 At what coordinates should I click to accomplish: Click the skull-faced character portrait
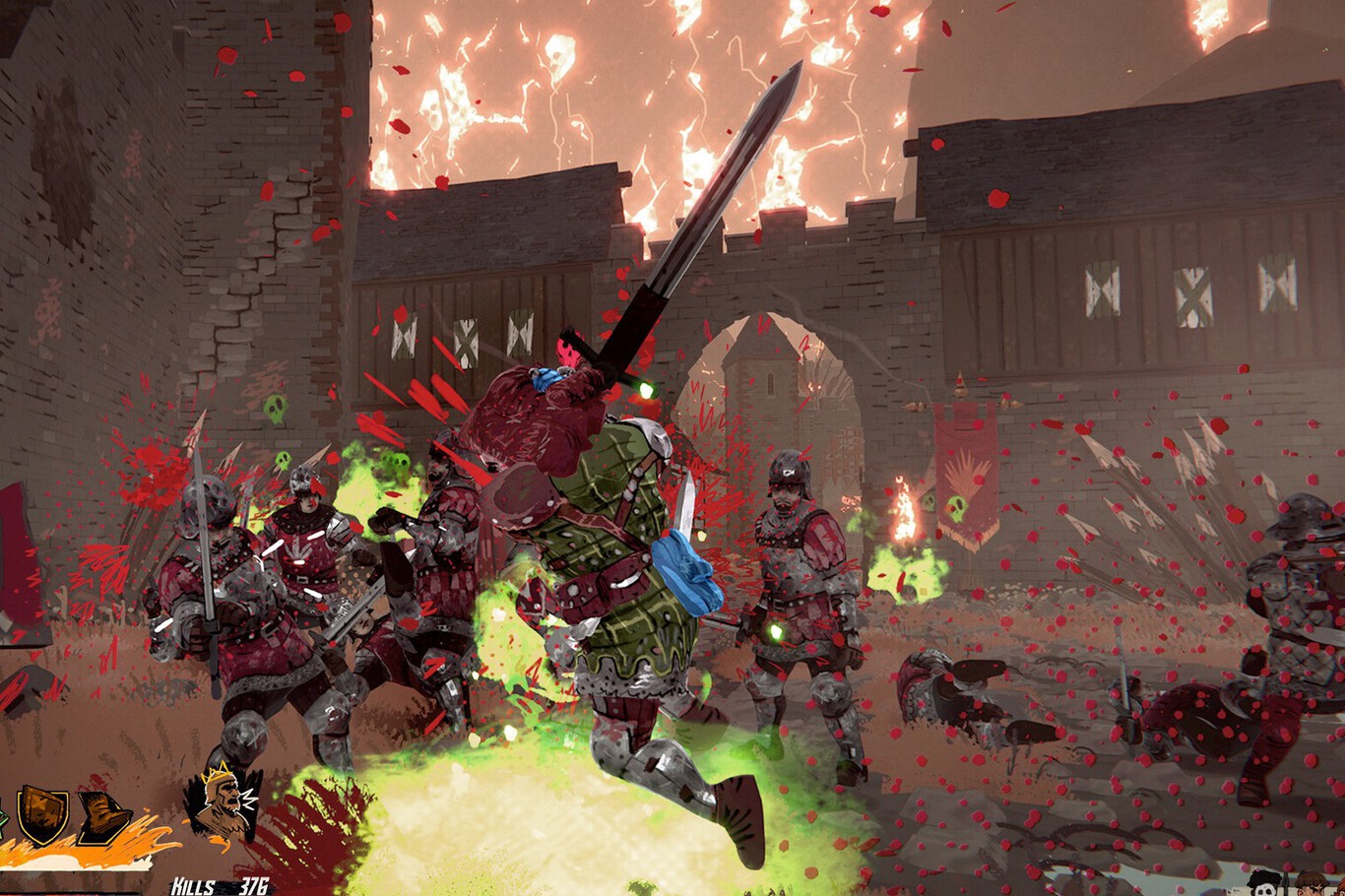tap(1263, 883)
